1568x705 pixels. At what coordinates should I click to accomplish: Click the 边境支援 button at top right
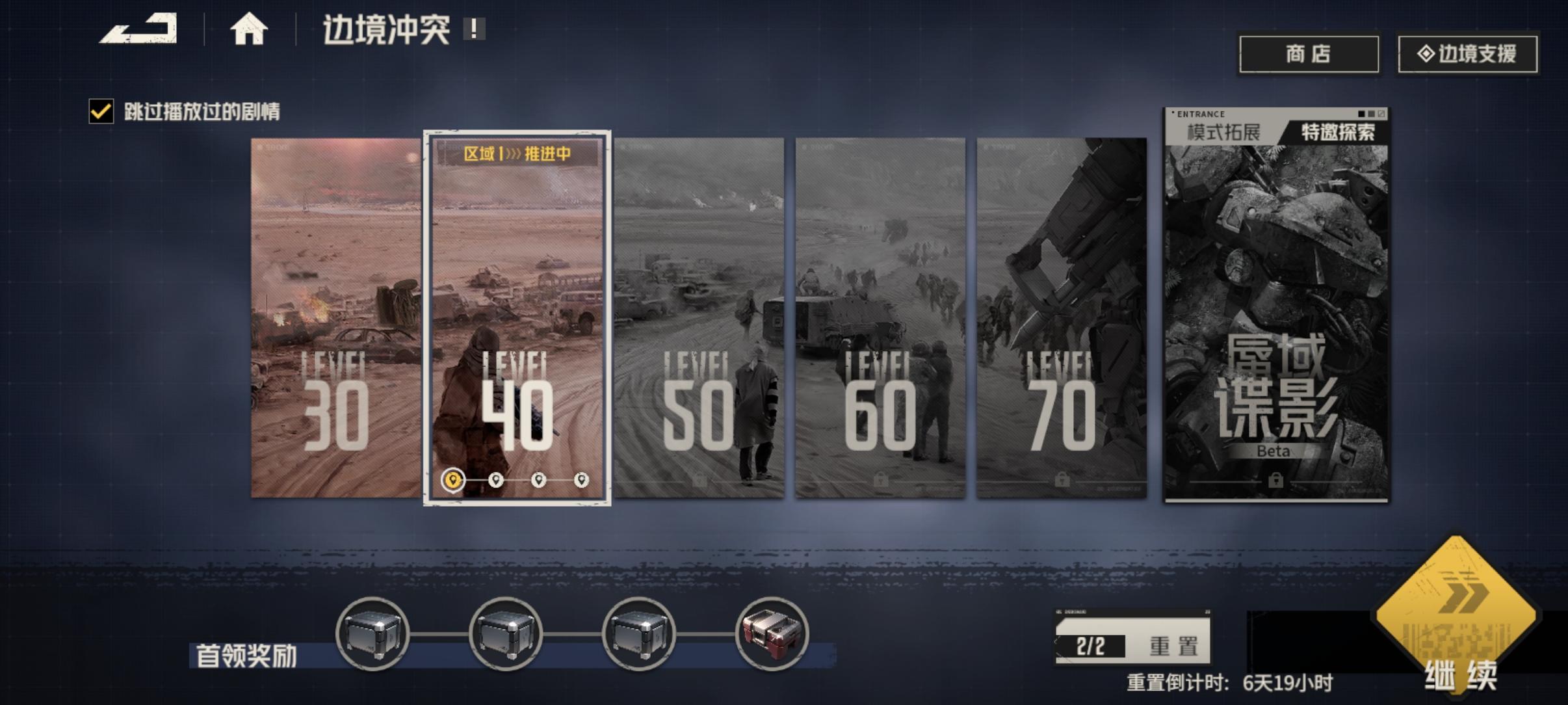pyautogui.click(x=1467, y=55)
